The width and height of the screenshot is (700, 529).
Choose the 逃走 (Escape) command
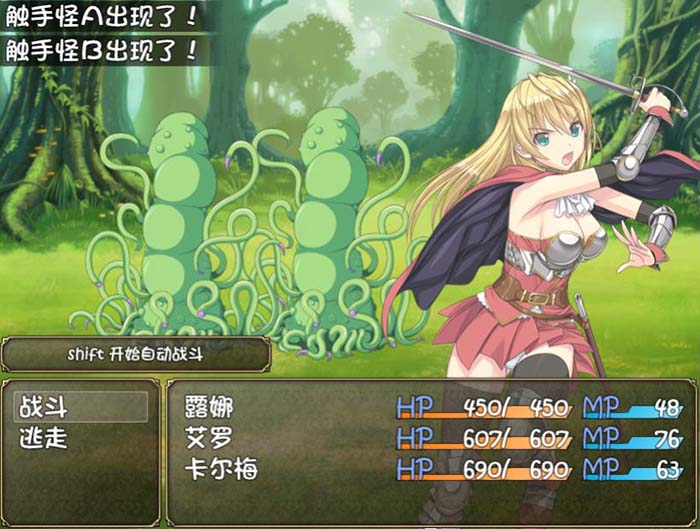click(80, 438)
